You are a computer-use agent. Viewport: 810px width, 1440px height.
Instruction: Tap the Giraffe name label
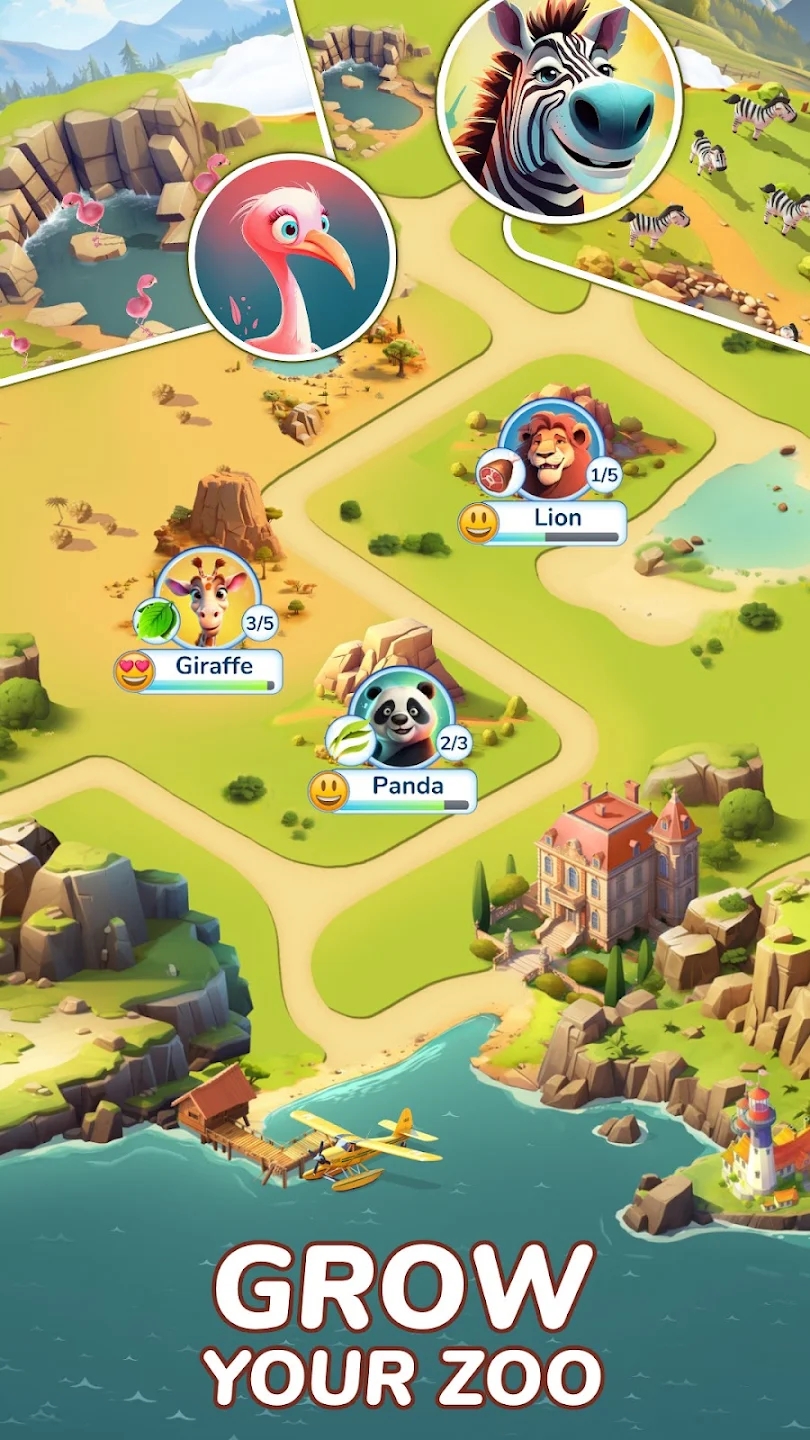[x=213, y=667]
